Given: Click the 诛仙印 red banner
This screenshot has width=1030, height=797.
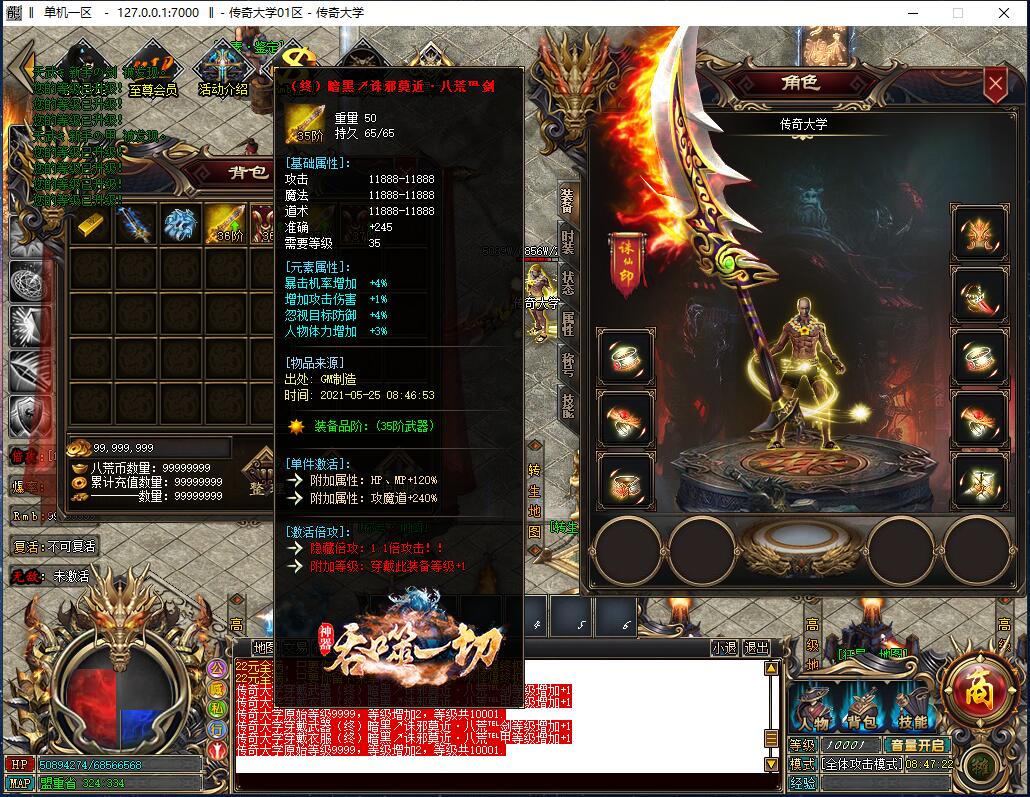Looking at the screenshot, I should (625, 265).
